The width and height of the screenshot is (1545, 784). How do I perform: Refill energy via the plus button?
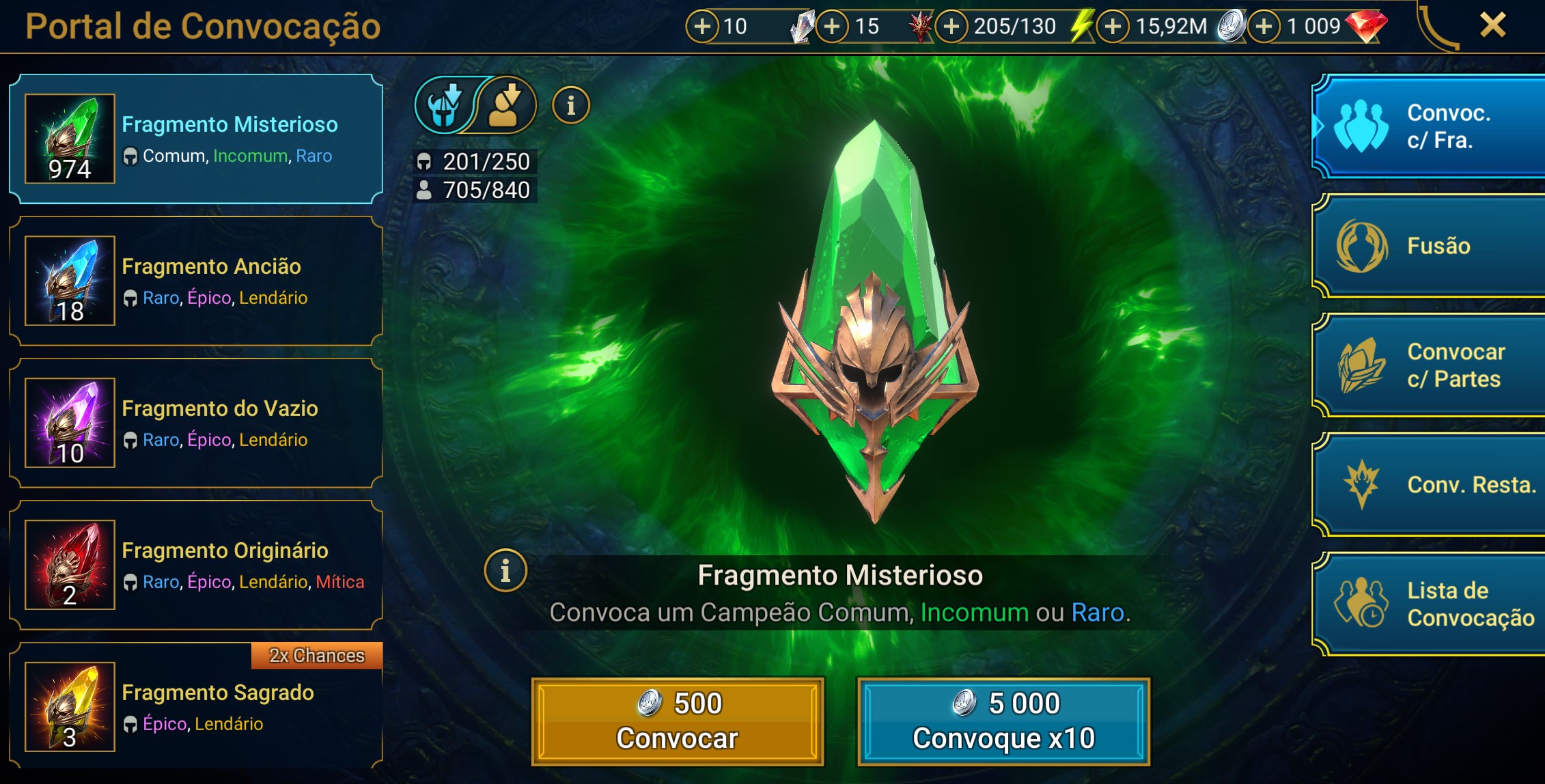point(951,27)
